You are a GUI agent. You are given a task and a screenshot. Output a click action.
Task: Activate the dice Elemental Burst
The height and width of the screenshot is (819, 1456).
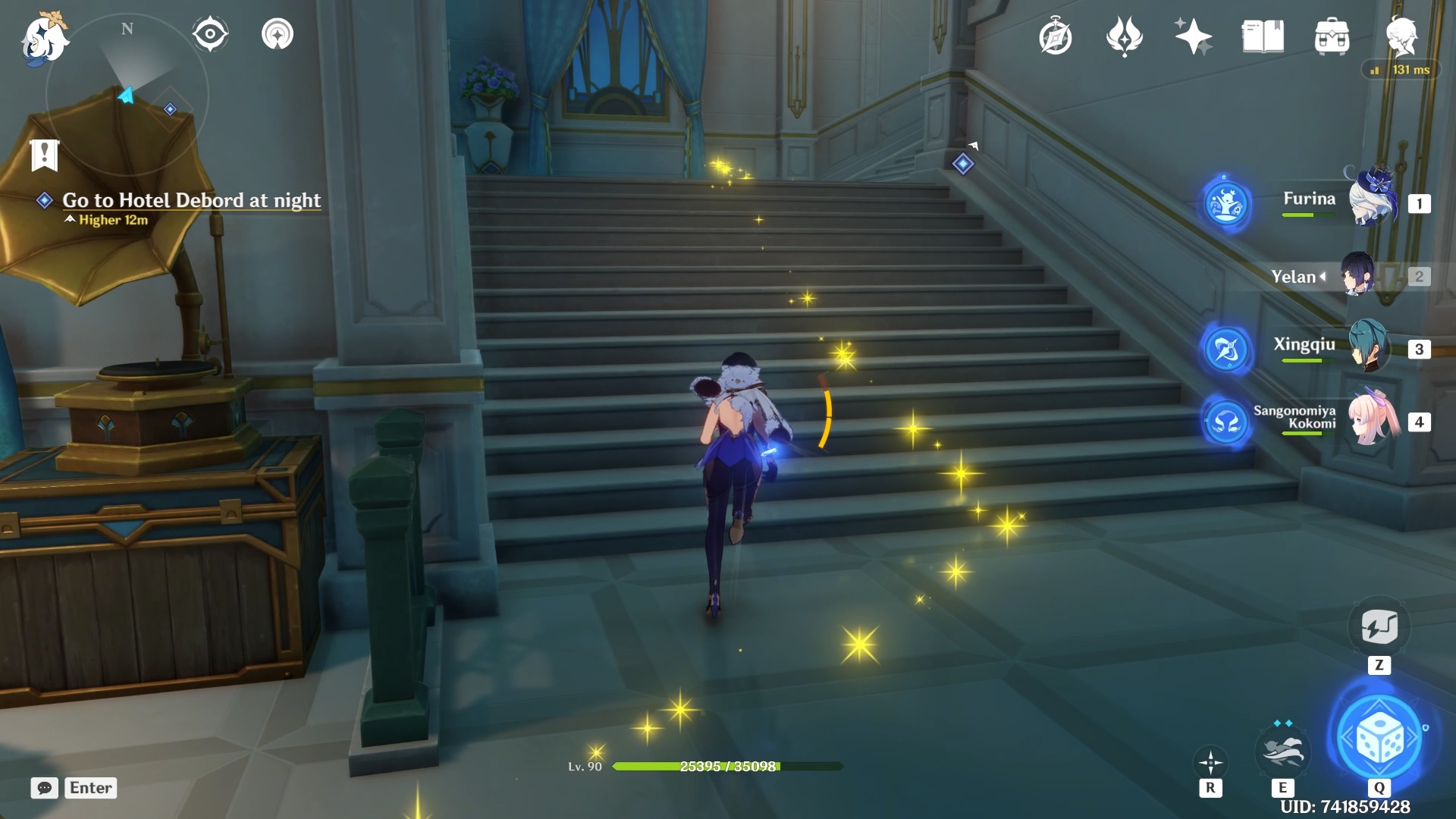[1379, 737]
